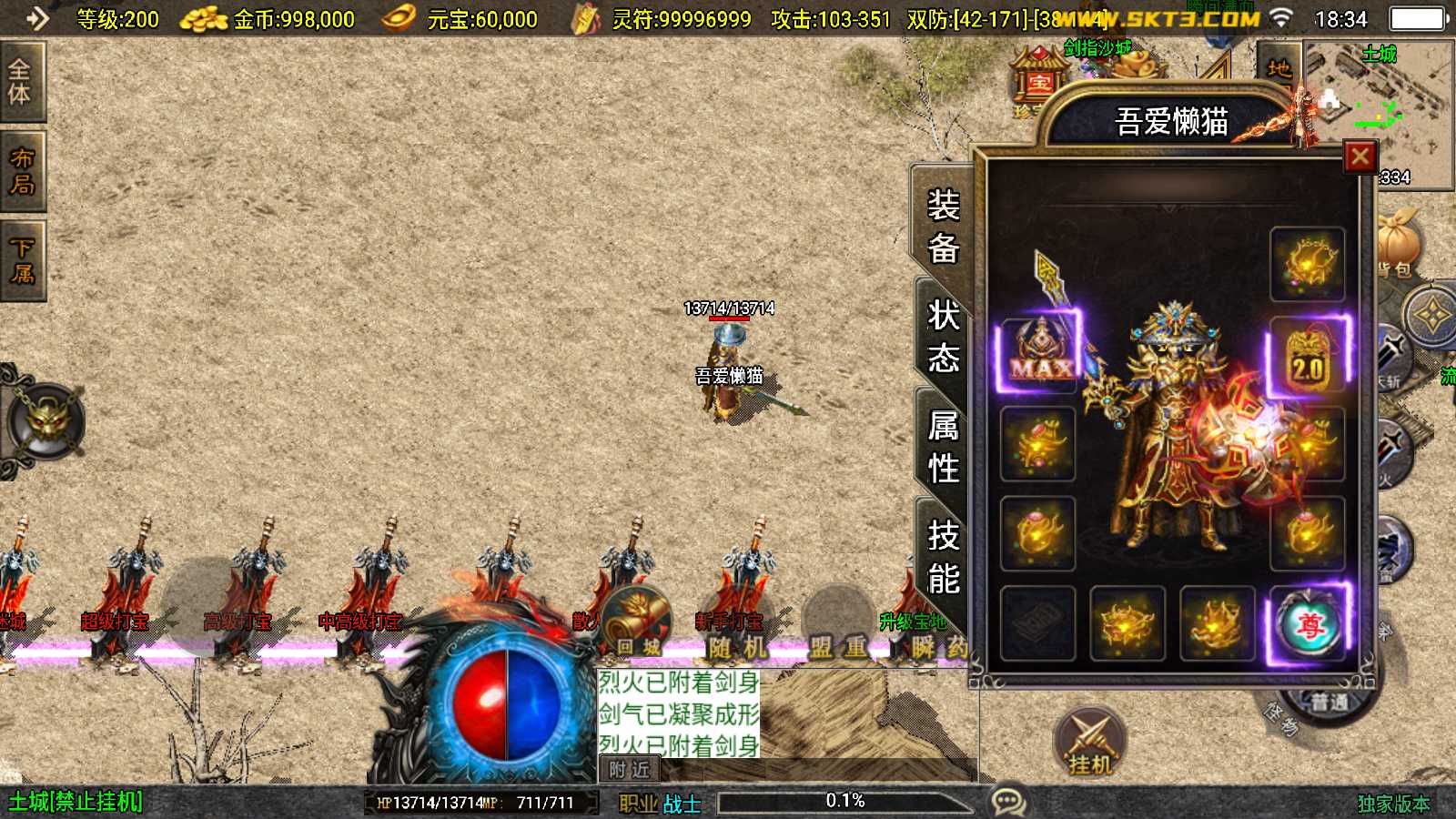Select the MAX medal equipment slot
The image size is (1456, 819).
(x=1038, y=354)
